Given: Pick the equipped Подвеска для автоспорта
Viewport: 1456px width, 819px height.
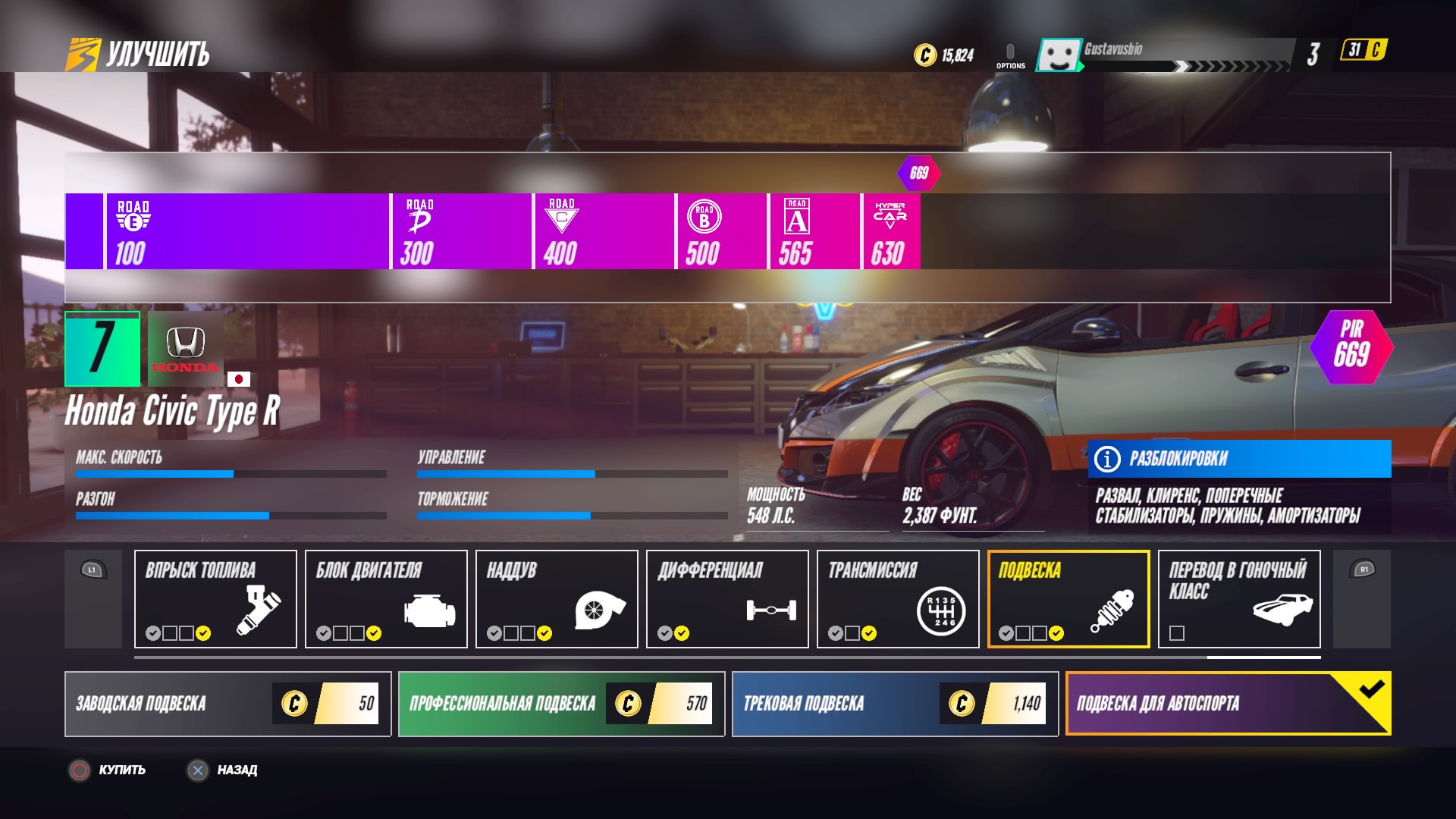Looking at the screenshot, I should (x=1228, y=704).
